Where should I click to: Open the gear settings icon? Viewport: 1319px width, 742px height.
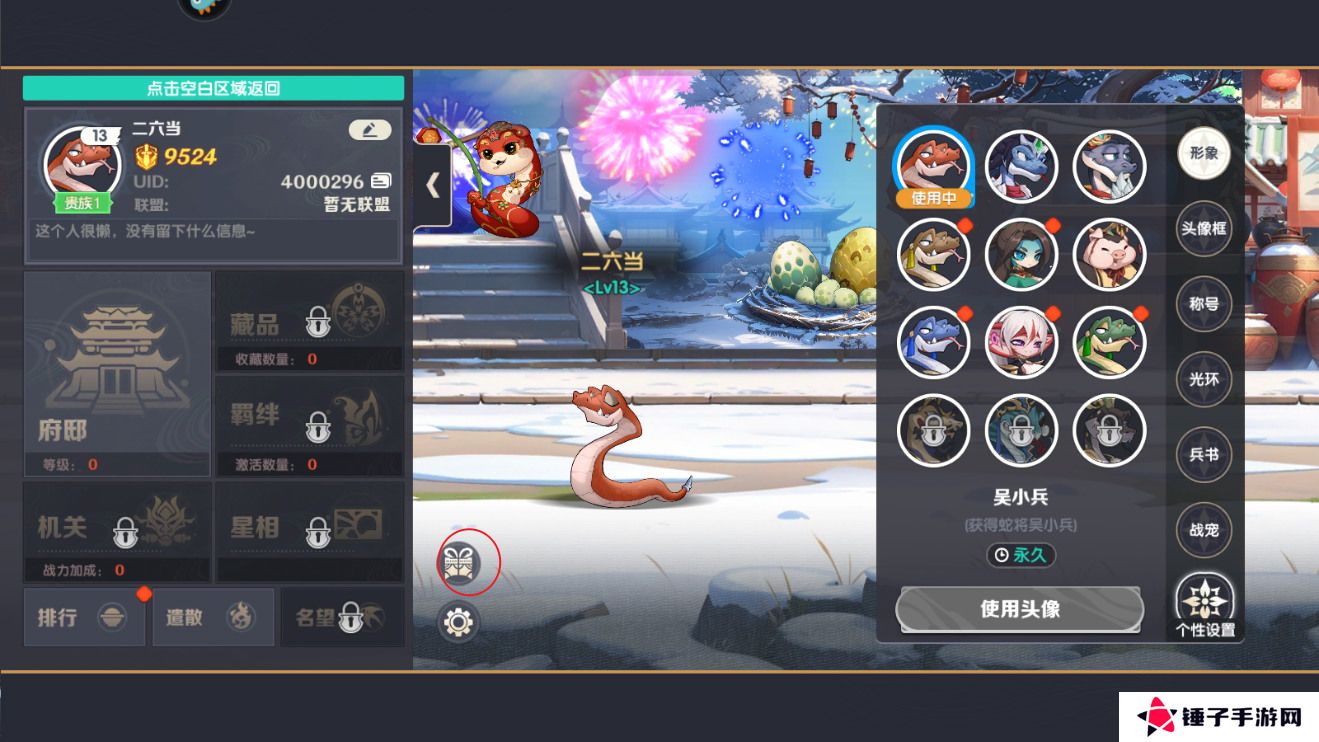click(459, 622)
